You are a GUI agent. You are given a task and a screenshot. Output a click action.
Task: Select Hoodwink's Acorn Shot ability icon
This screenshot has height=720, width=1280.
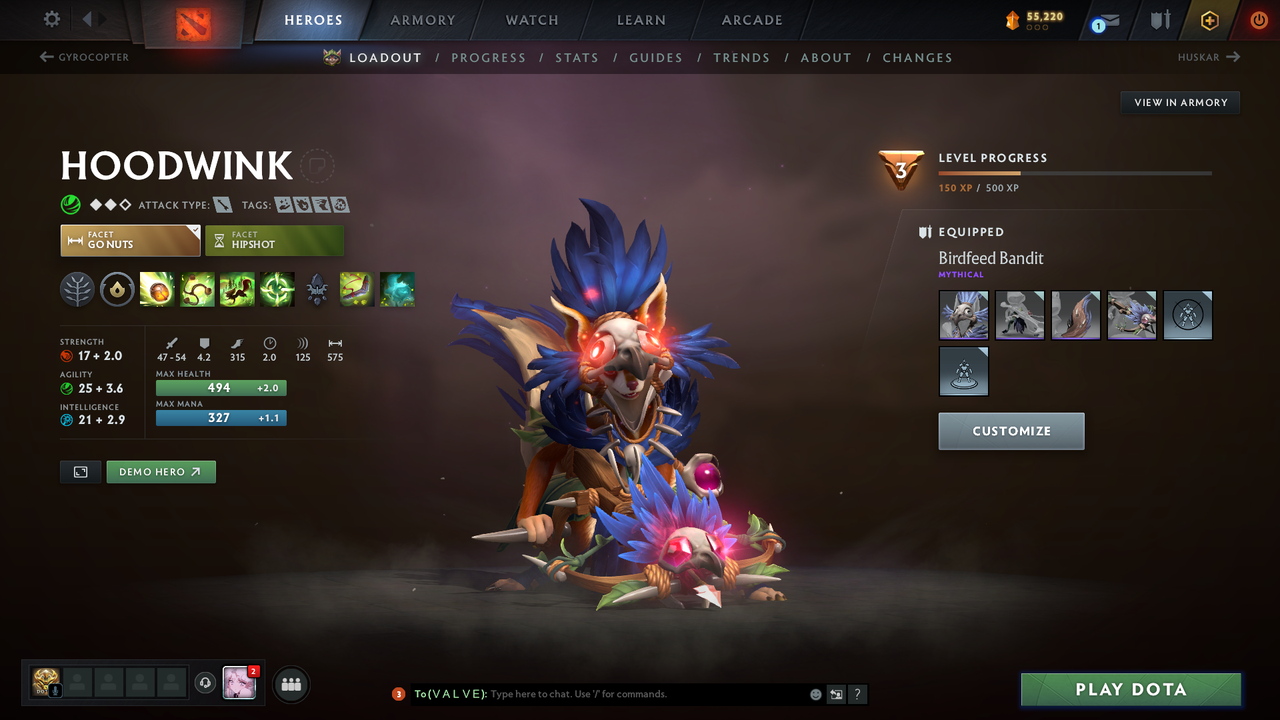(x=157, y=290)
